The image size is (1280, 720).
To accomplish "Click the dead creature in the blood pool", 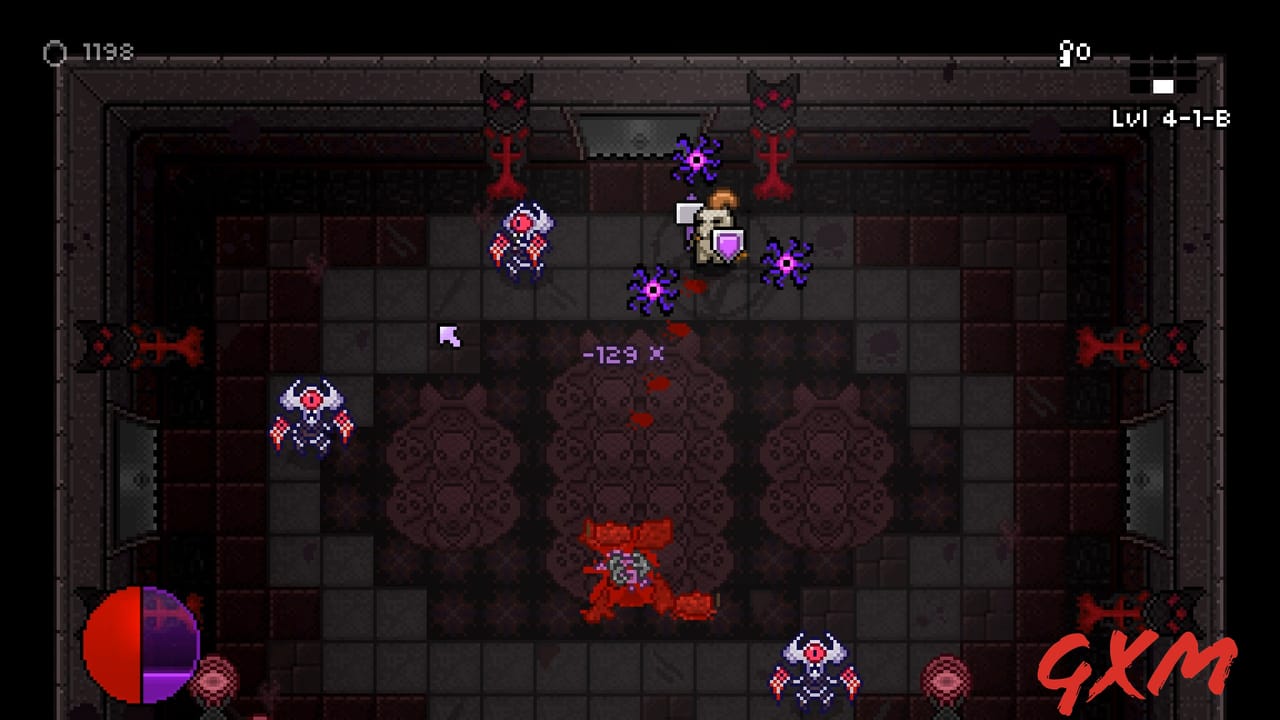I will (x=625, y=570).
